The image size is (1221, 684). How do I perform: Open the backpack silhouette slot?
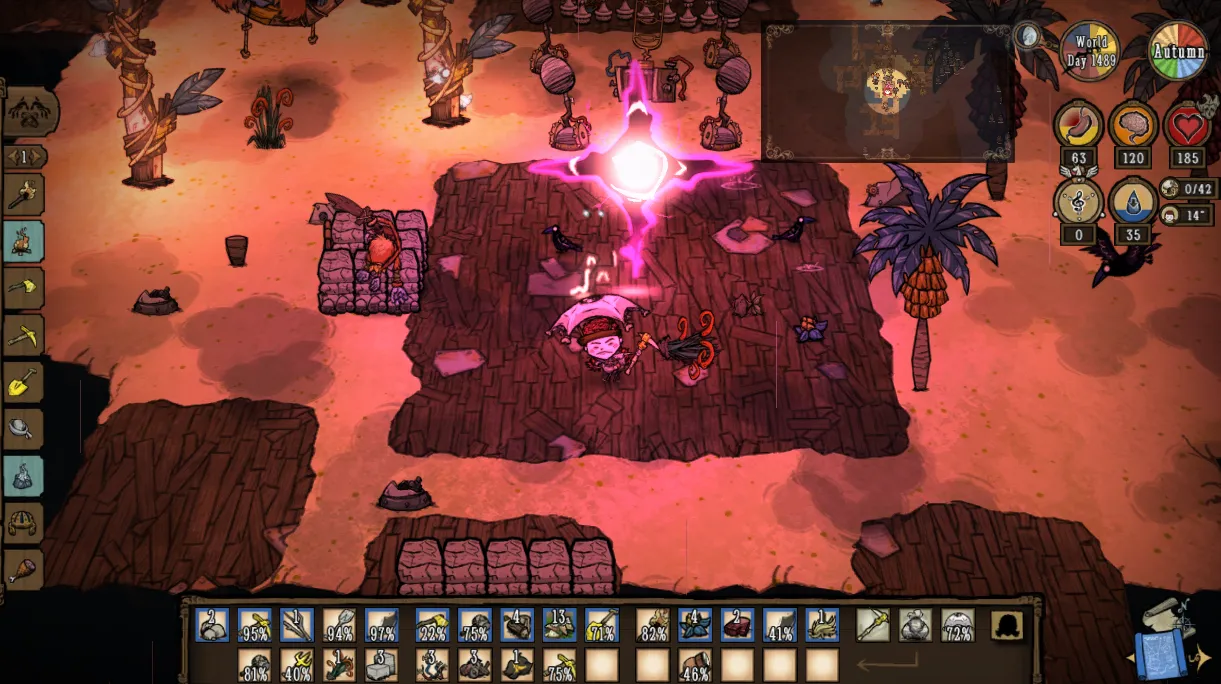(x=1007, y=625)
